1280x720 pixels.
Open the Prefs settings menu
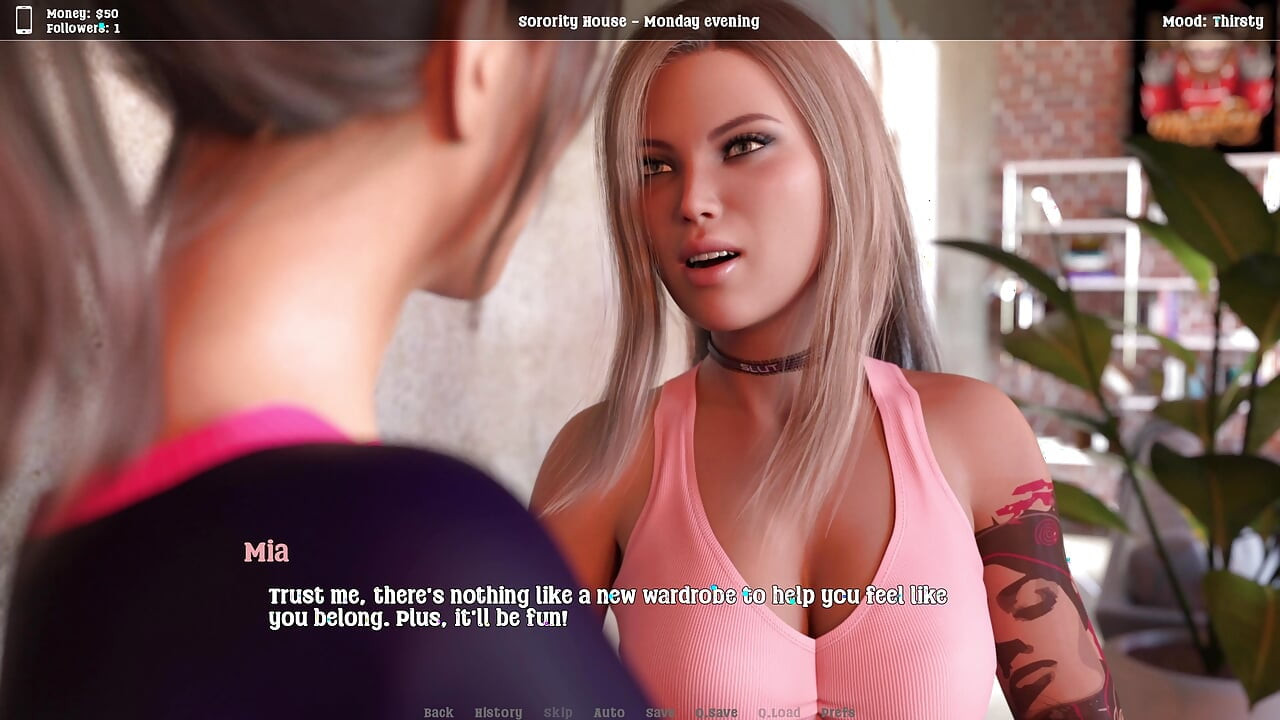click(x=838, y=712)
